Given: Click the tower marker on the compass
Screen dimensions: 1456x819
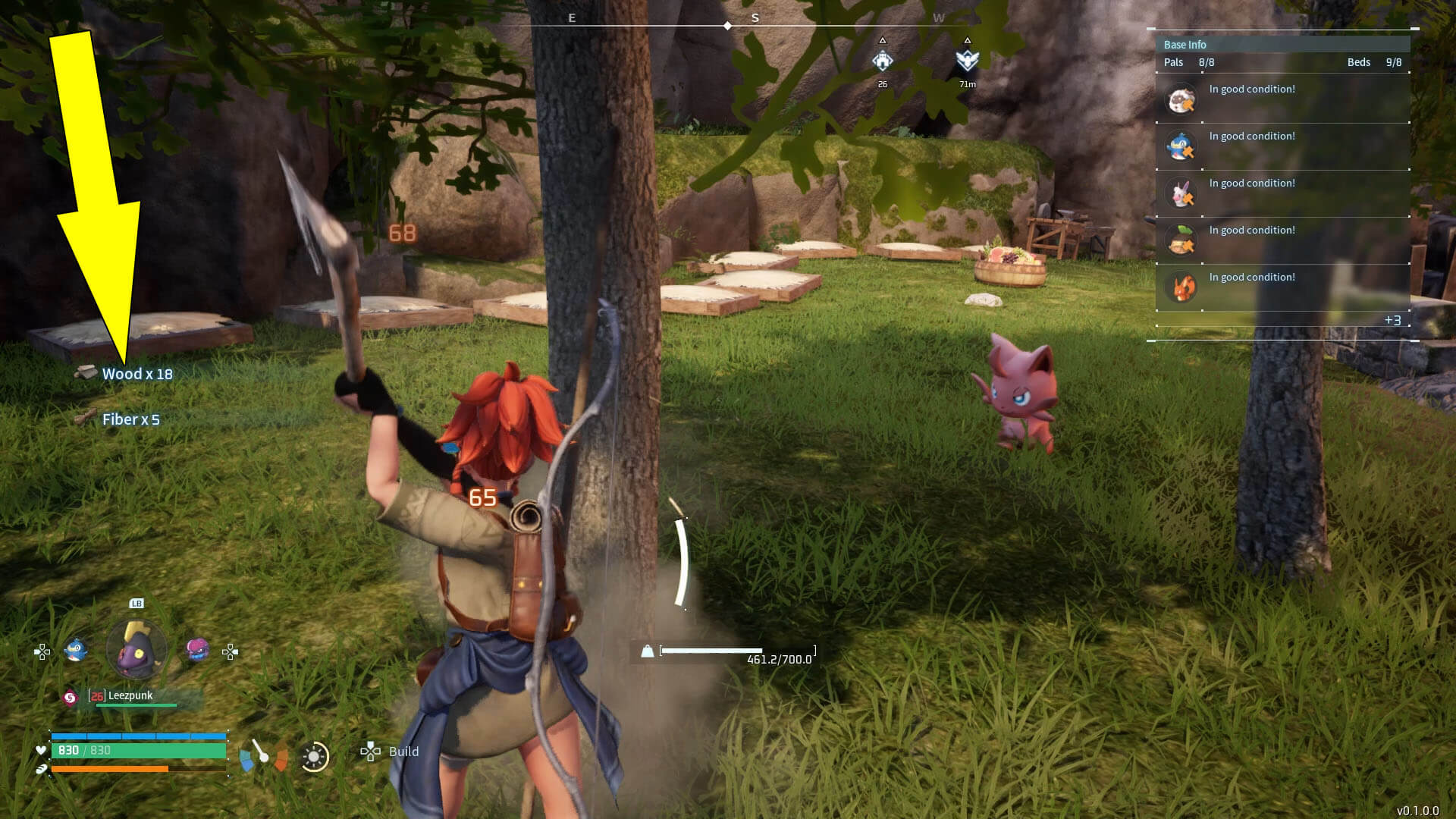Looking at the screenshot, I should point(882,61).
